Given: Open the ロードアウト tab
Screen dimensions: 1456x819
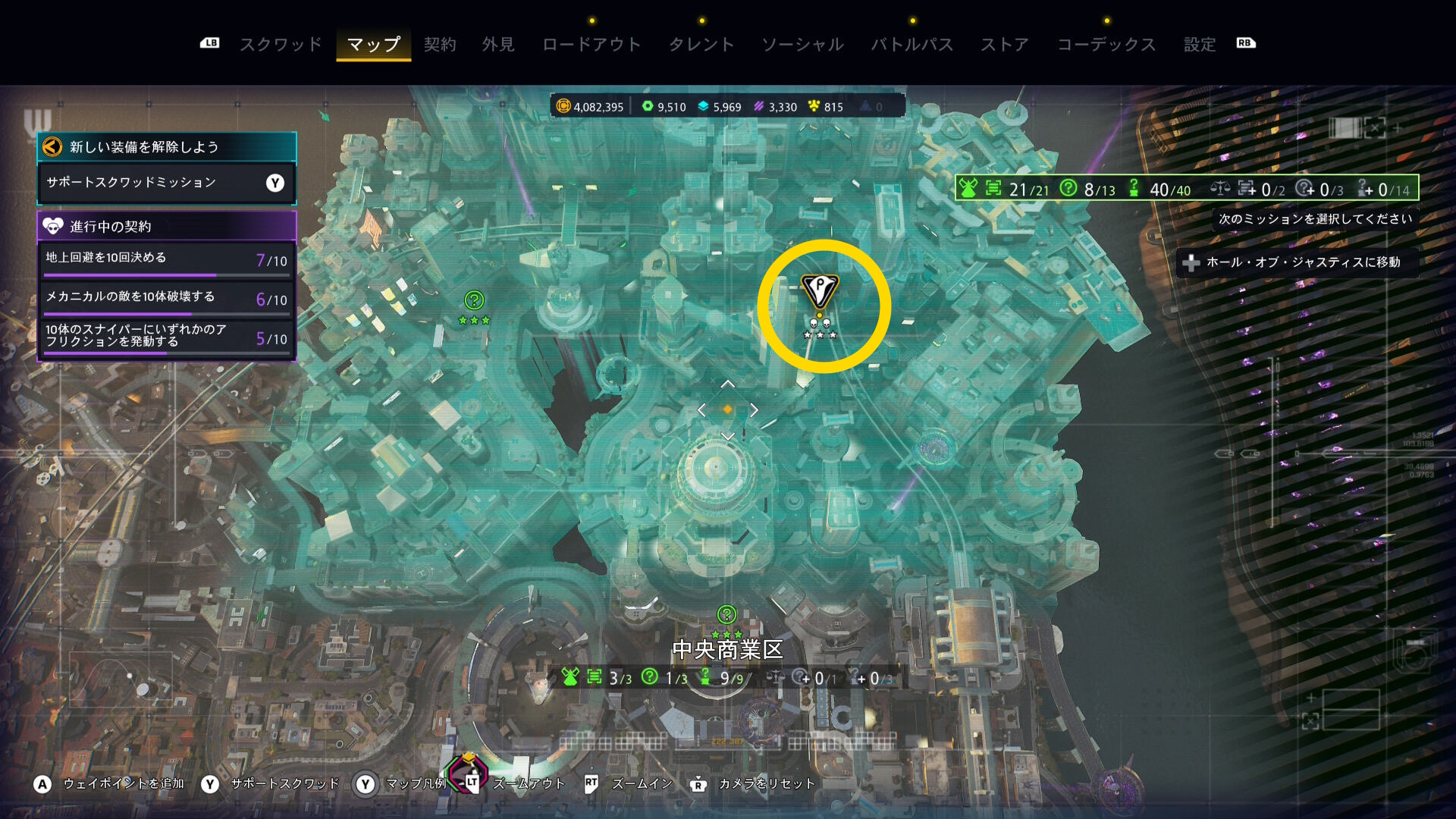Looking at the screenshot, I should [591, 45].
